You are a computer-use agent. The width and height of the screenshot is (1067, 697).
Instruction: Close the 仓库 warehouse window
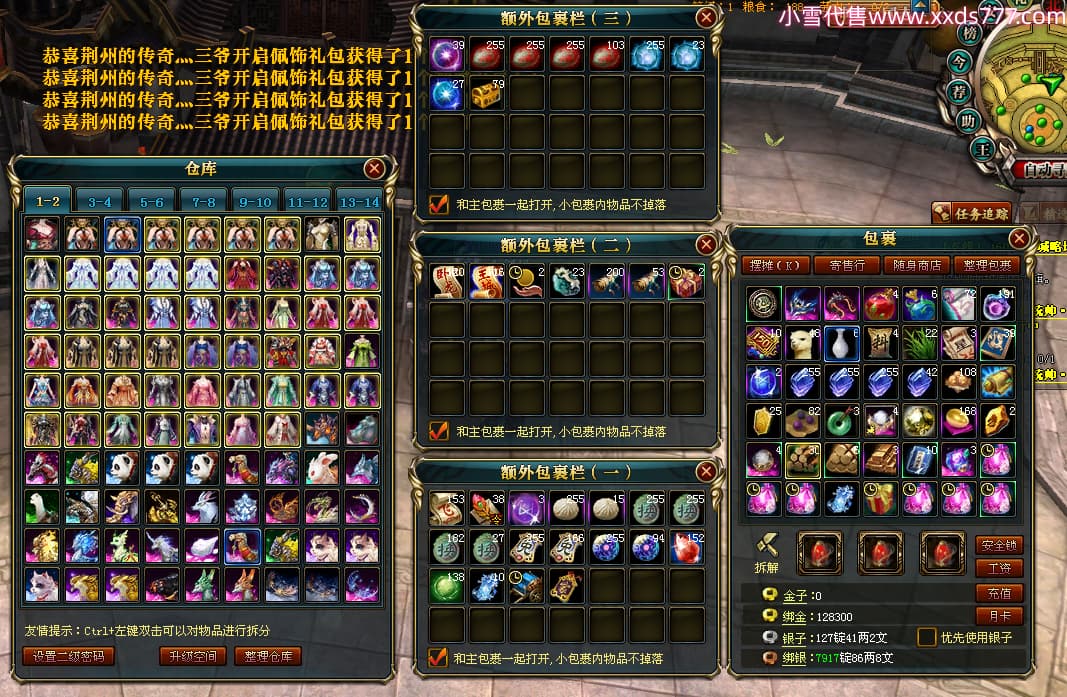click(374, 169)
